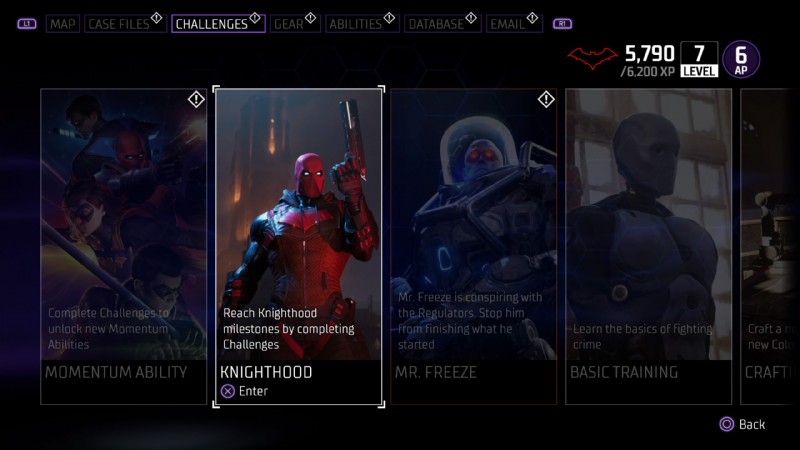Switch to the Email tab
The image size is (800, 450).
pyautogui.click(x=507, y=23)
